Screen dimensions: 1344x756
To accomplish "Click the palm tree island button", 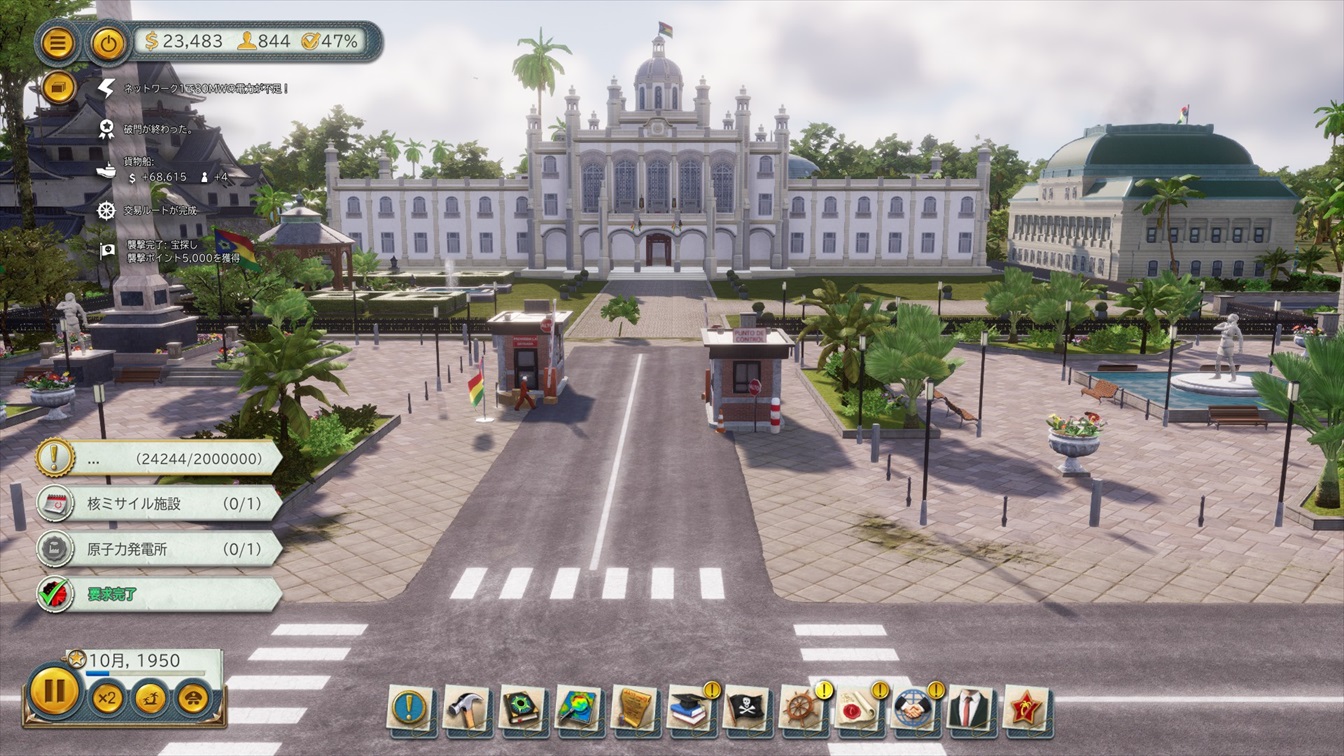I will 150,697.
